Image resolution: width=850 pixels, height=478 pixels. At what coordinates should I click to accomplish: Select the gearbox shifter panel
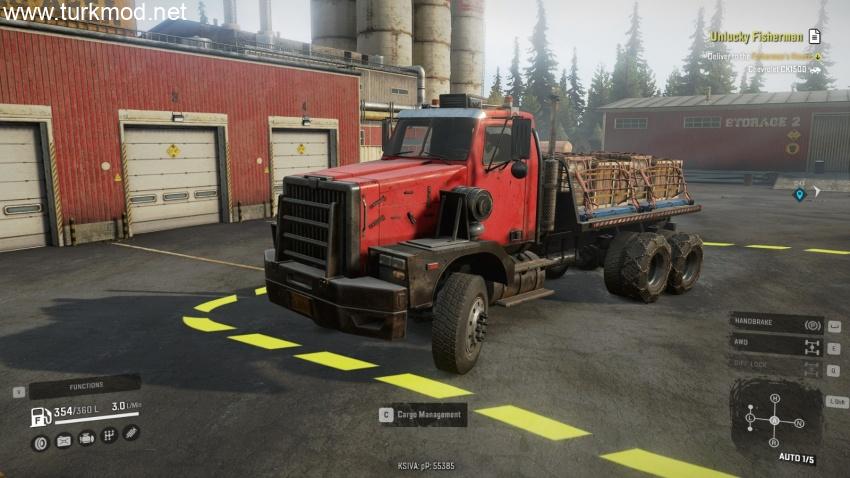tap(775, 420)
